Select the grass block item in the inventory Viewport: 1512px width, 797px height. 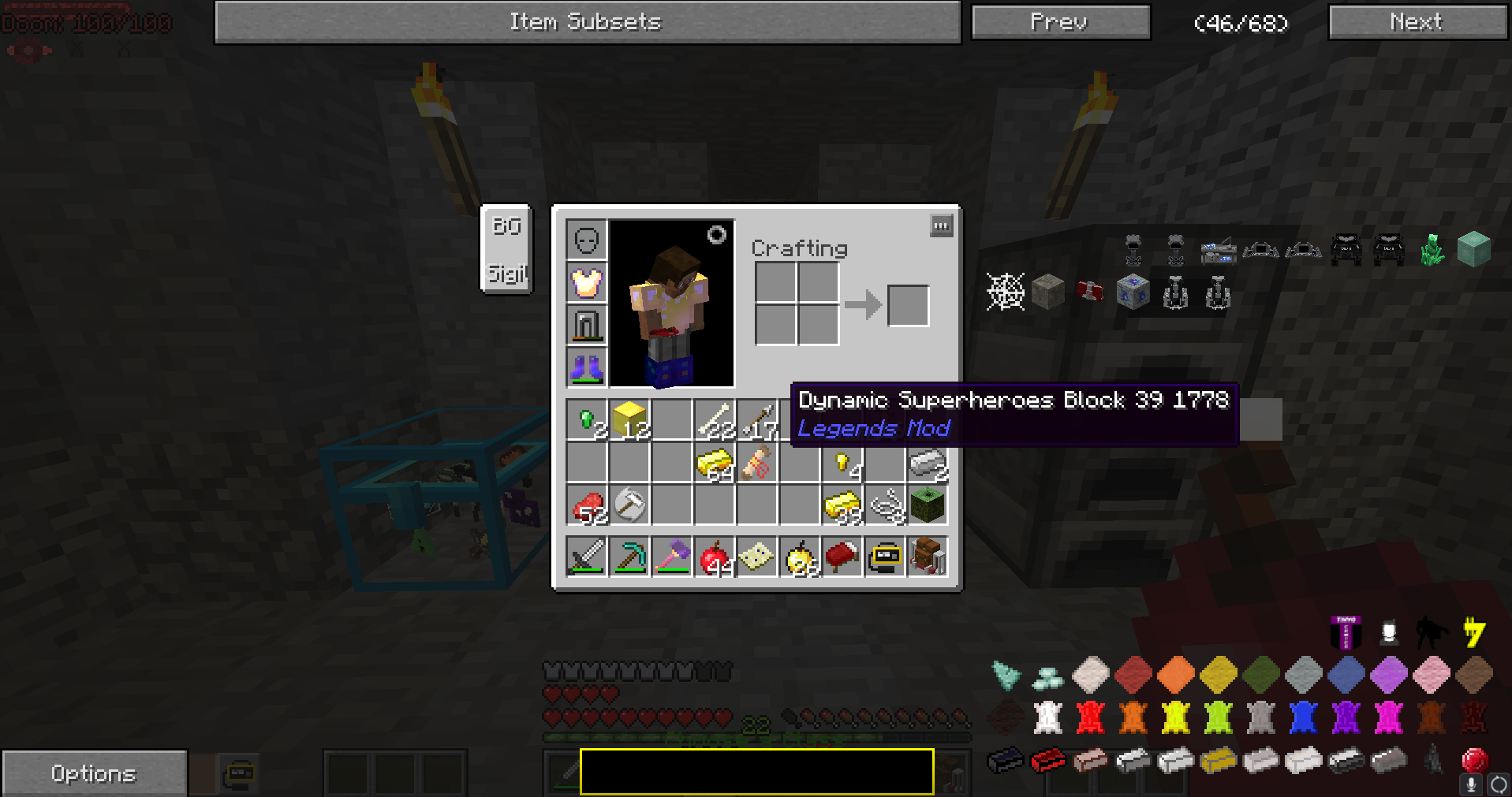[x=927, y=506]
